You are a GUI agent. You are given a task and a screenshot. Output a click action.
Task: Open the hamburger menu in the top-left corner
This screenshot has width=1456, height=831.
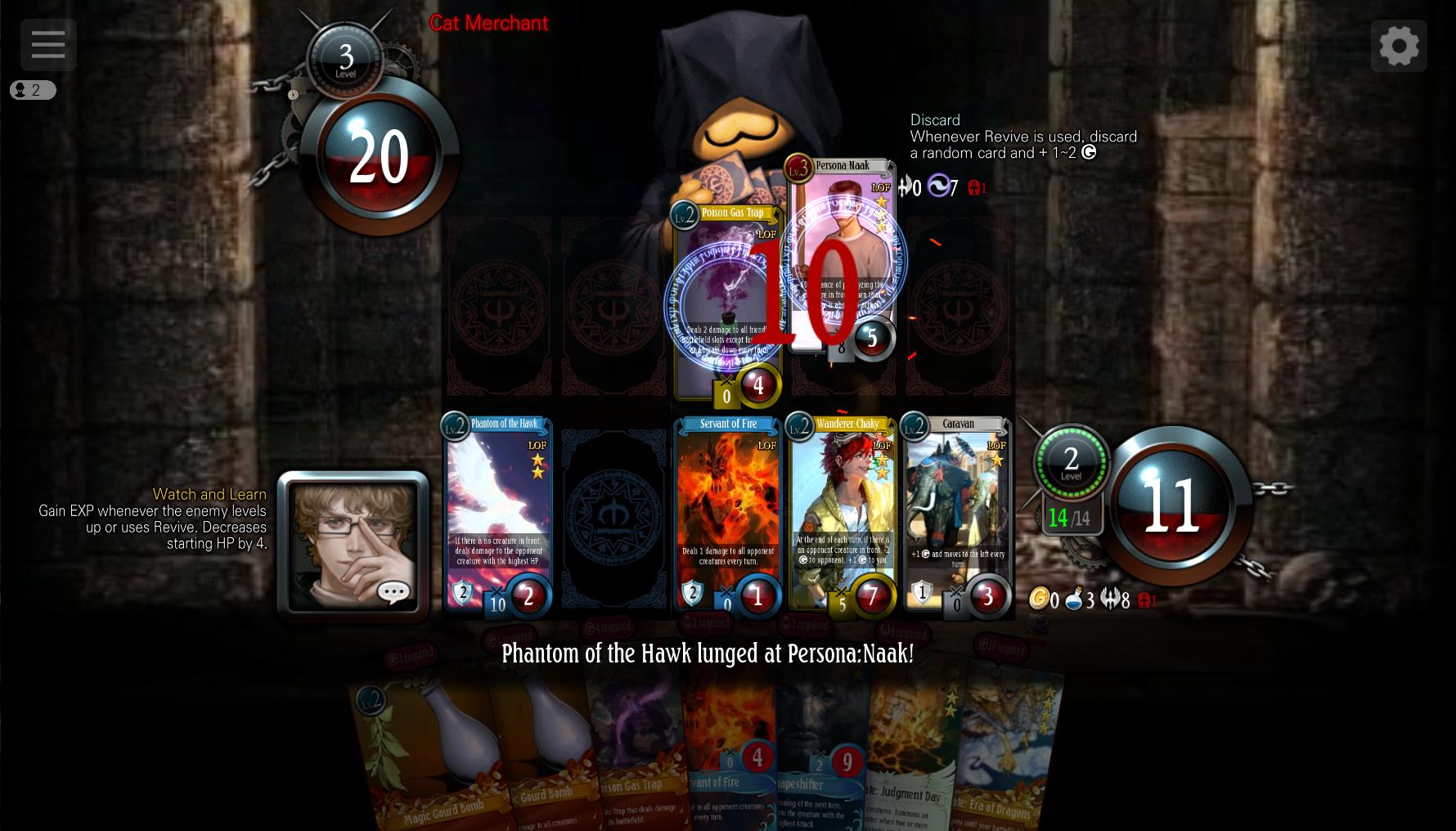[47, 44]
